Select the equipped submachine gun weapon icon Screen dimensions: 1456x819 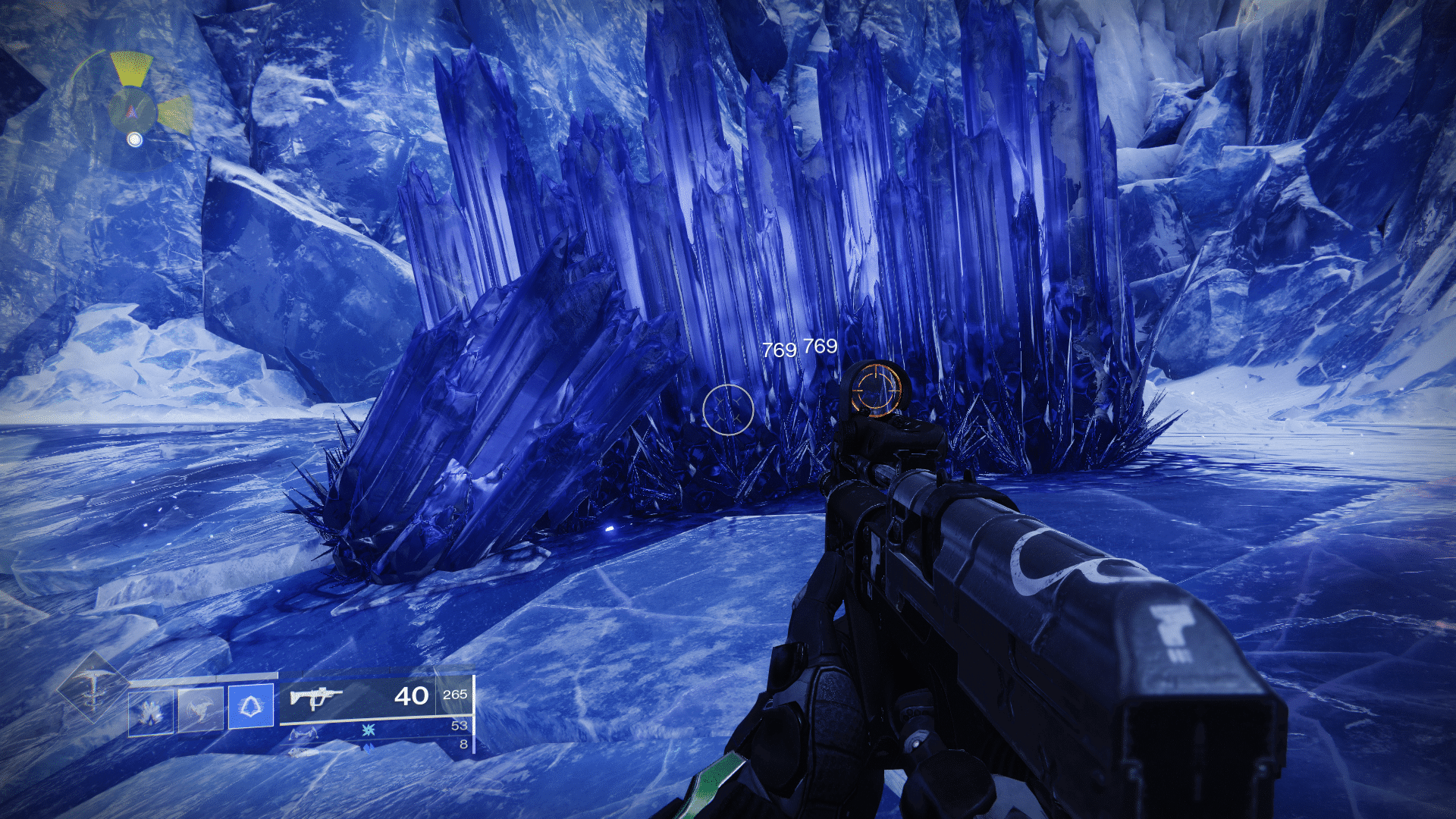coord(315,696)
